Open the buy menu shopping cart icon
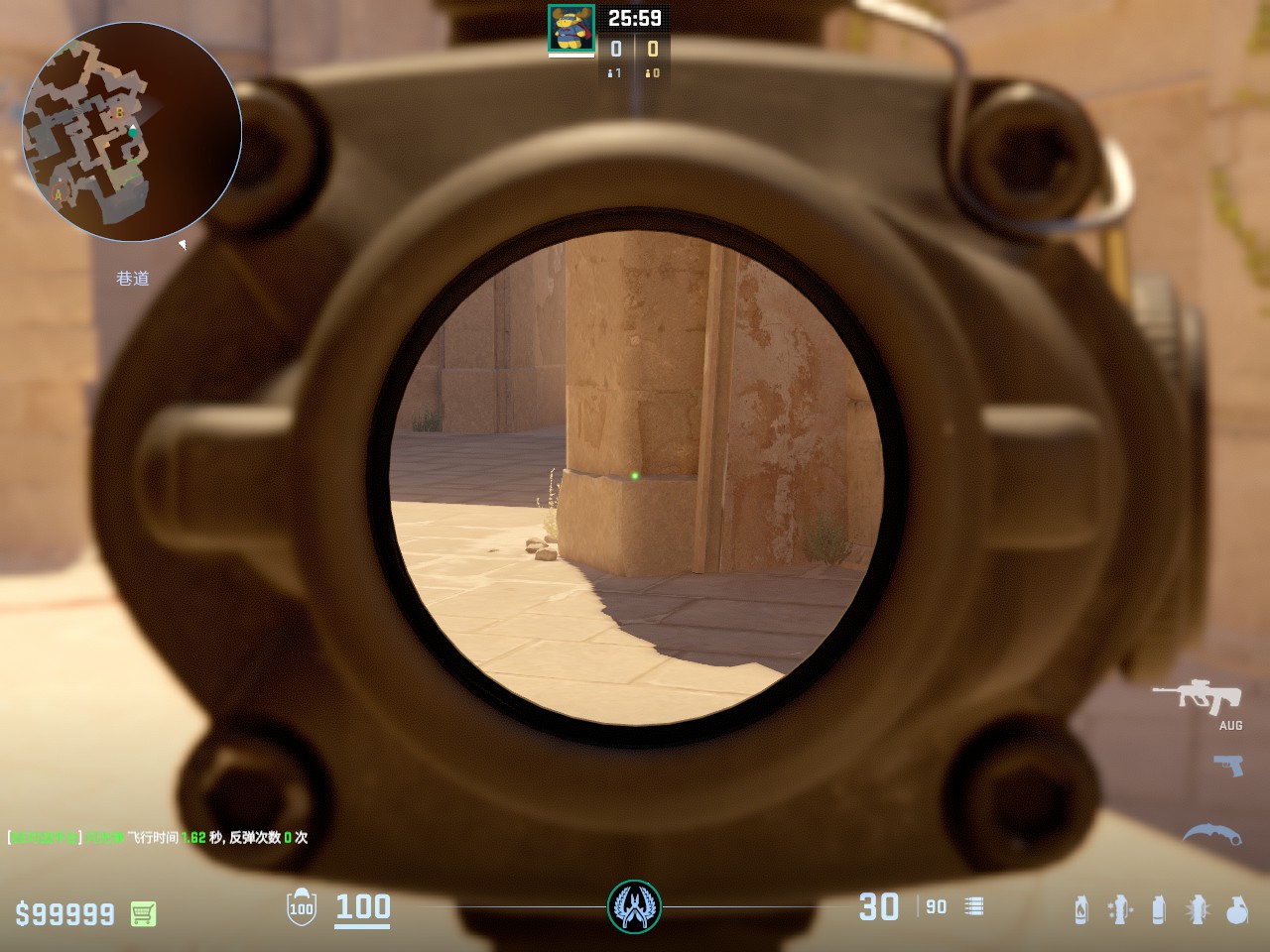Viewport: 1270px width, 952px height. (143, 913)
